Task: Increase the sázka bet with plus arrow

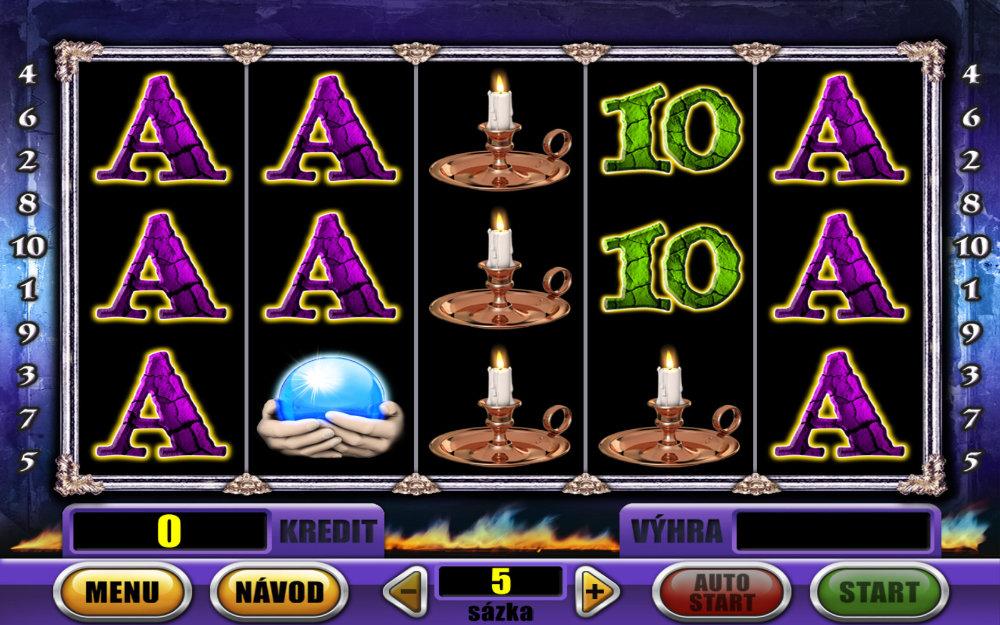Action: 595,591
